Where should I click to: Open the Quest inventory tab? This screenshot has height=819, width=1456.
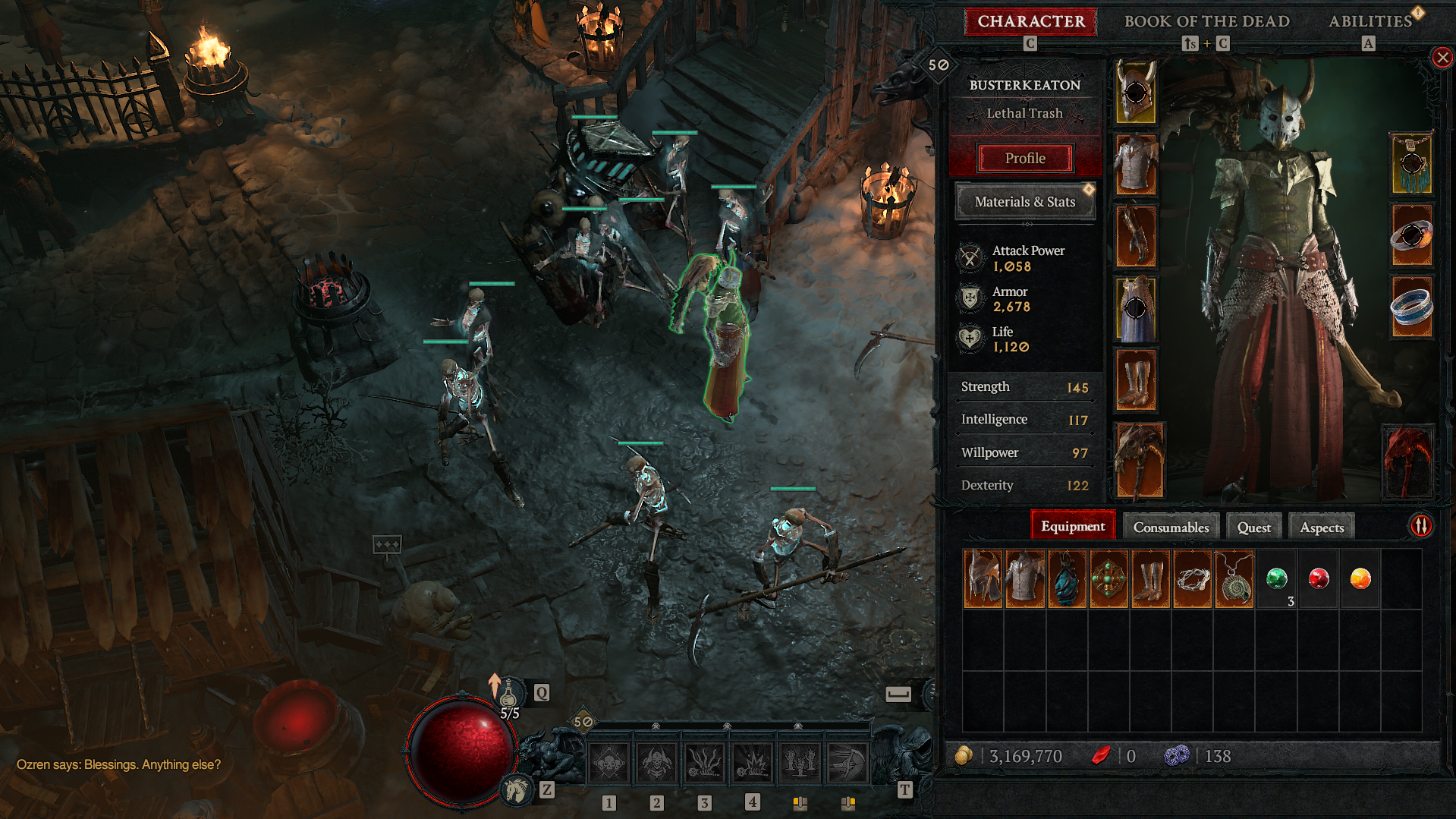[1253, 527]
